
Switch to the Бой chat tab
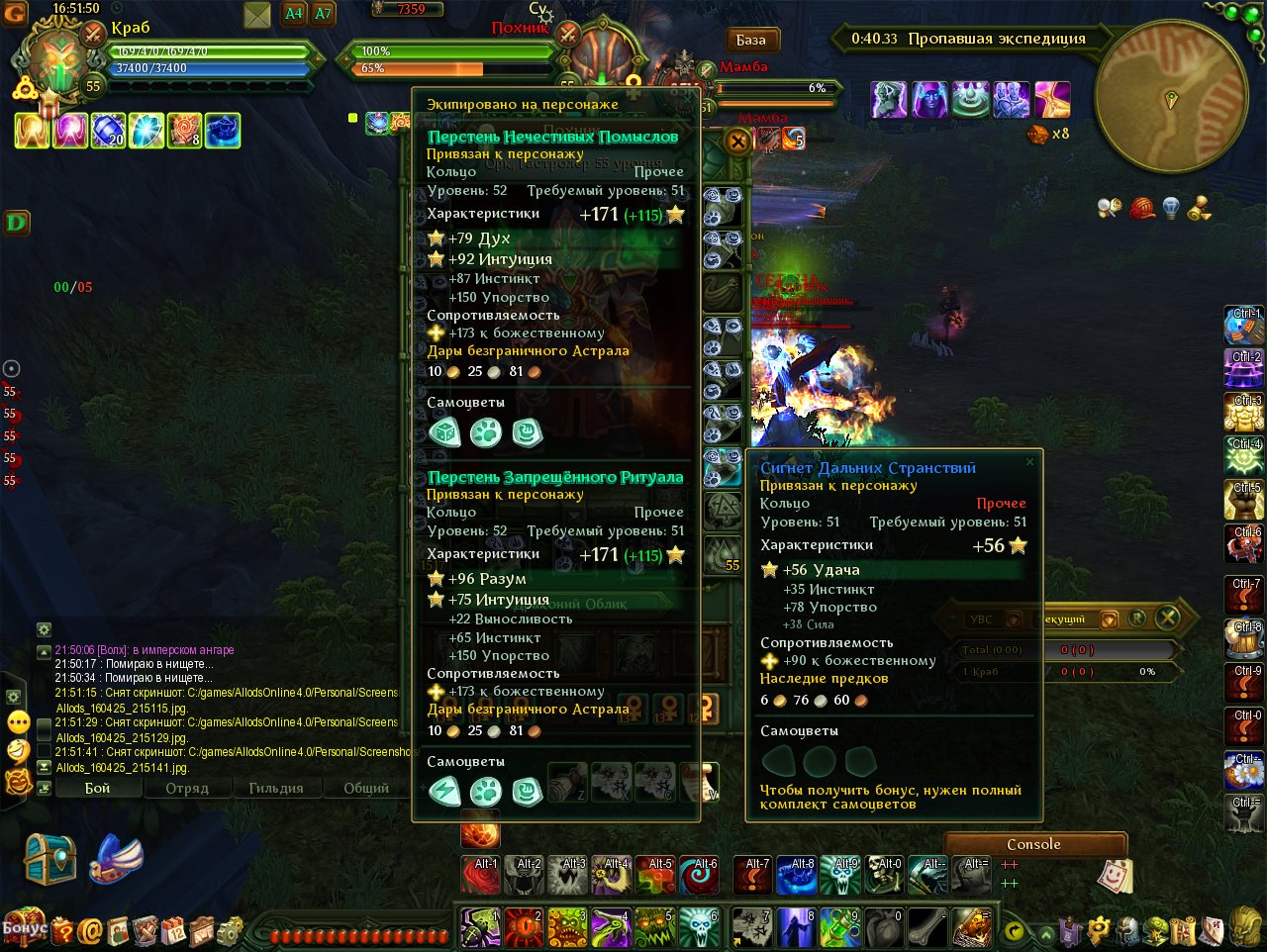pyautogui.click(x=97, y=788)
